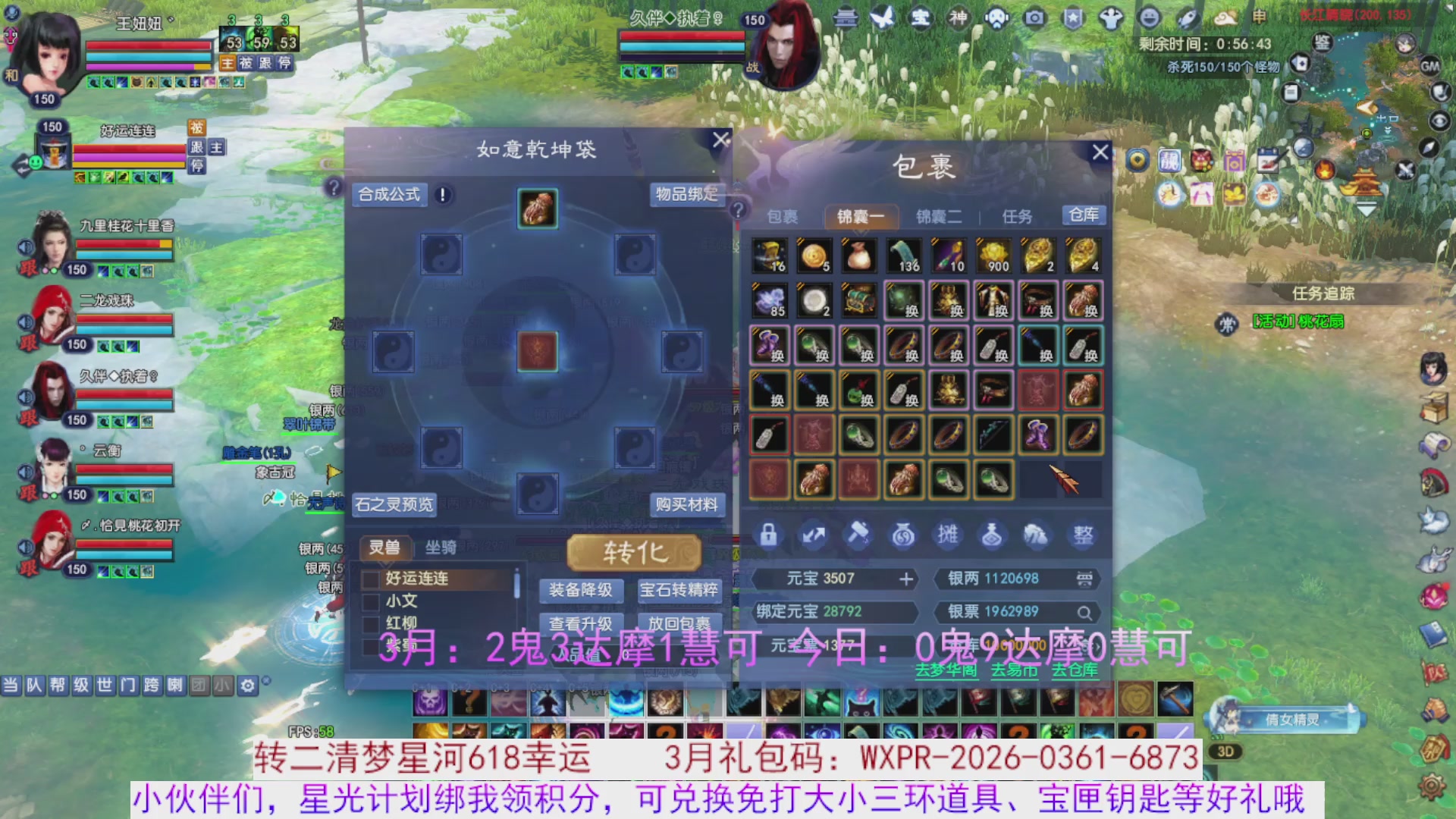The image size is (1456, 819).
Task: Click the money pouch sell icon in the bag
Action: pos(903,535)
